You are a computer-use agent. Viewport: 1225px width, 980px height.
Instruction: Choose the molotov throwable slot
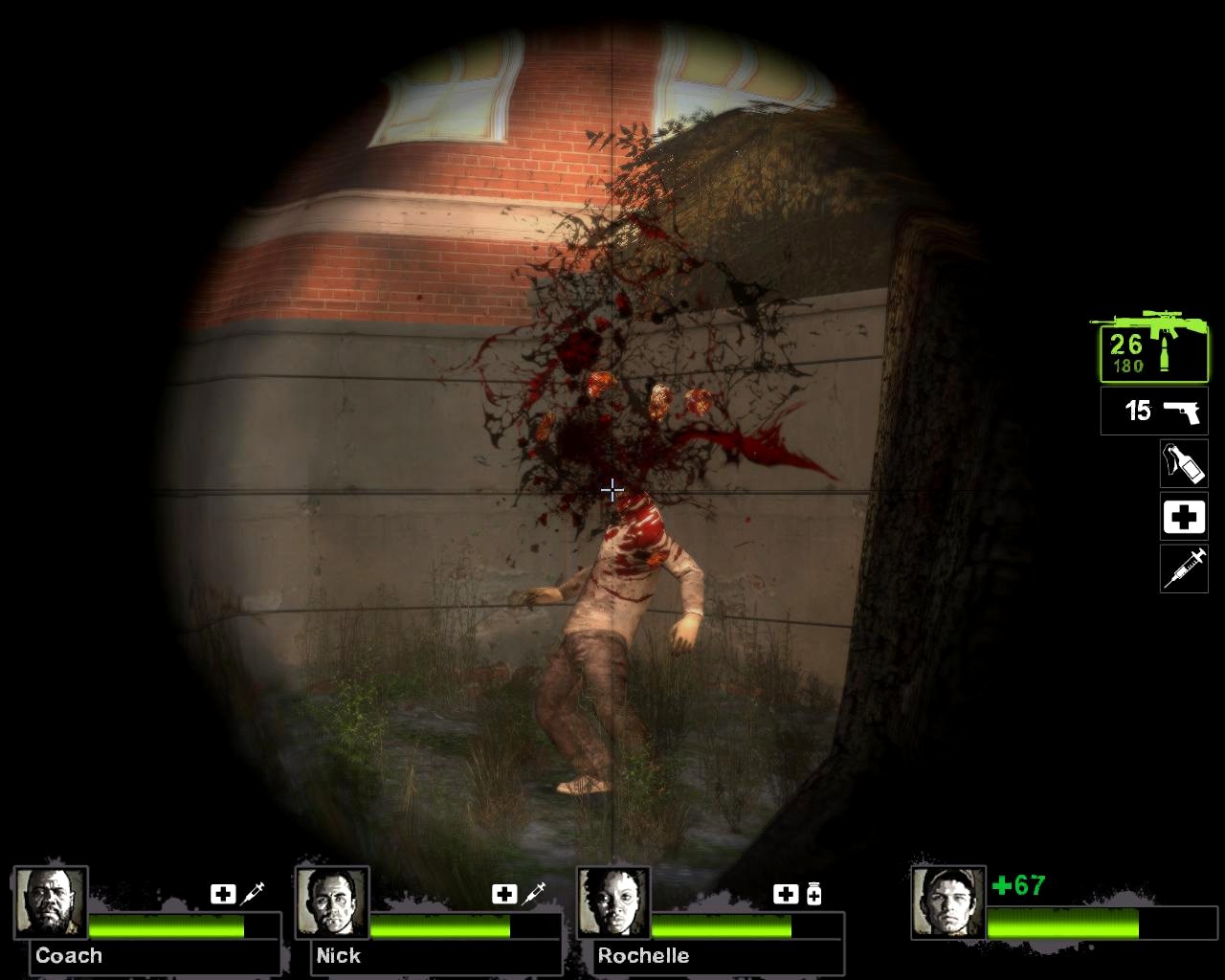[1184, 464]
